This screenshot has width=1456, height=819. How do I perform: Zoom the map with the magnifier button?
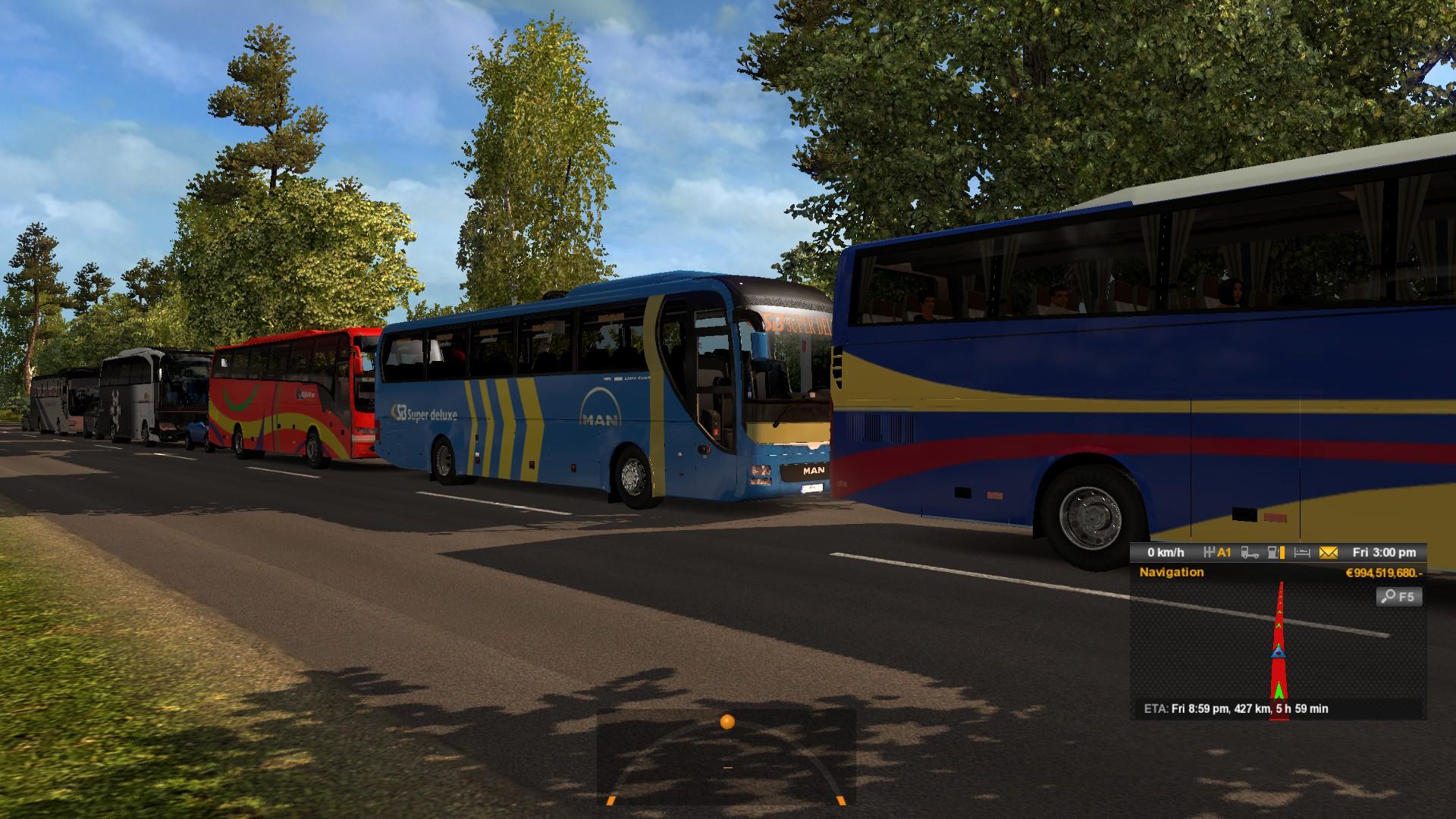1398,597
